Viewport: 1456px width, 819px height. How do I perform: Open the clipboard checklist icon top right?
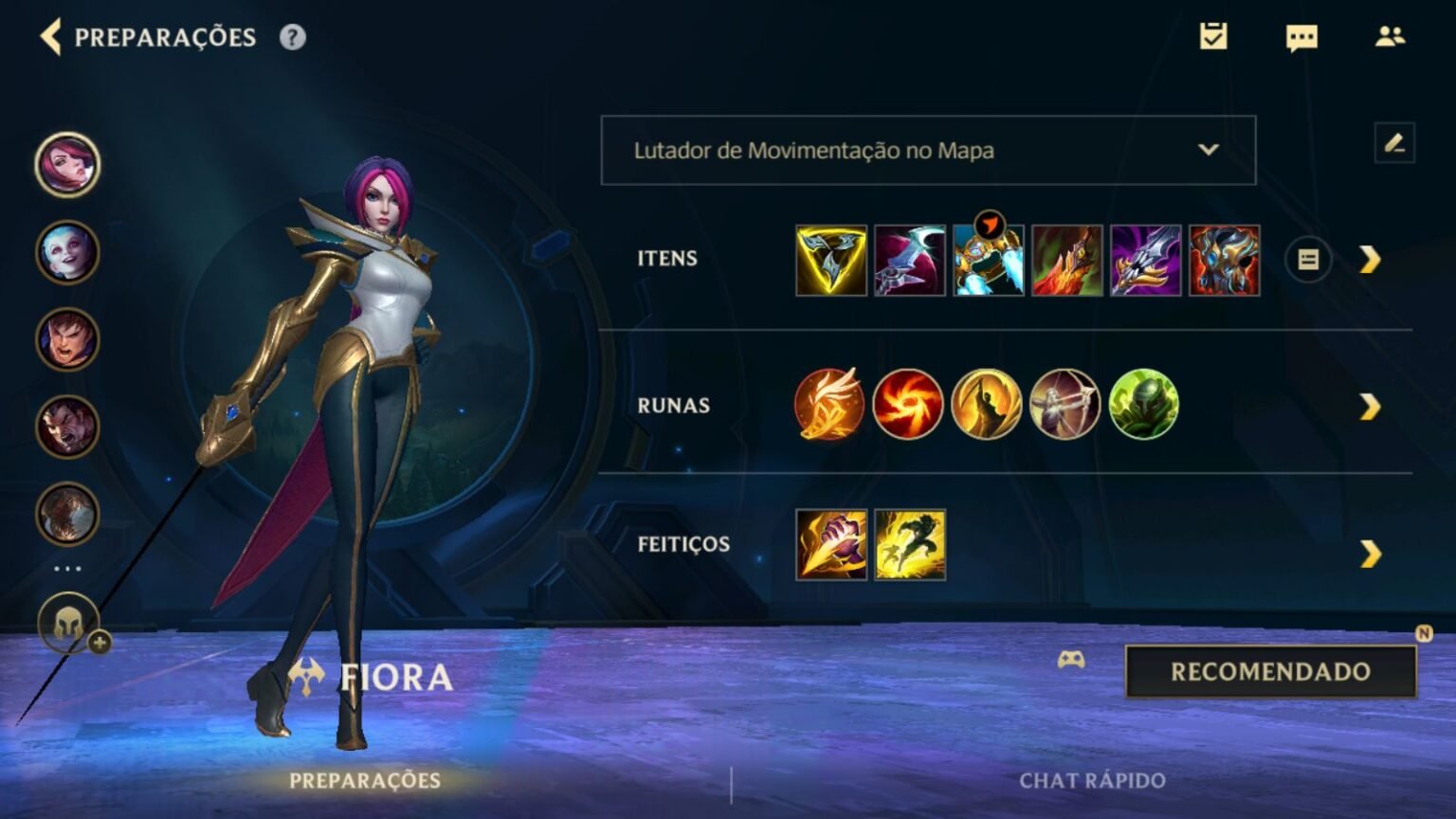point(1213,38)
